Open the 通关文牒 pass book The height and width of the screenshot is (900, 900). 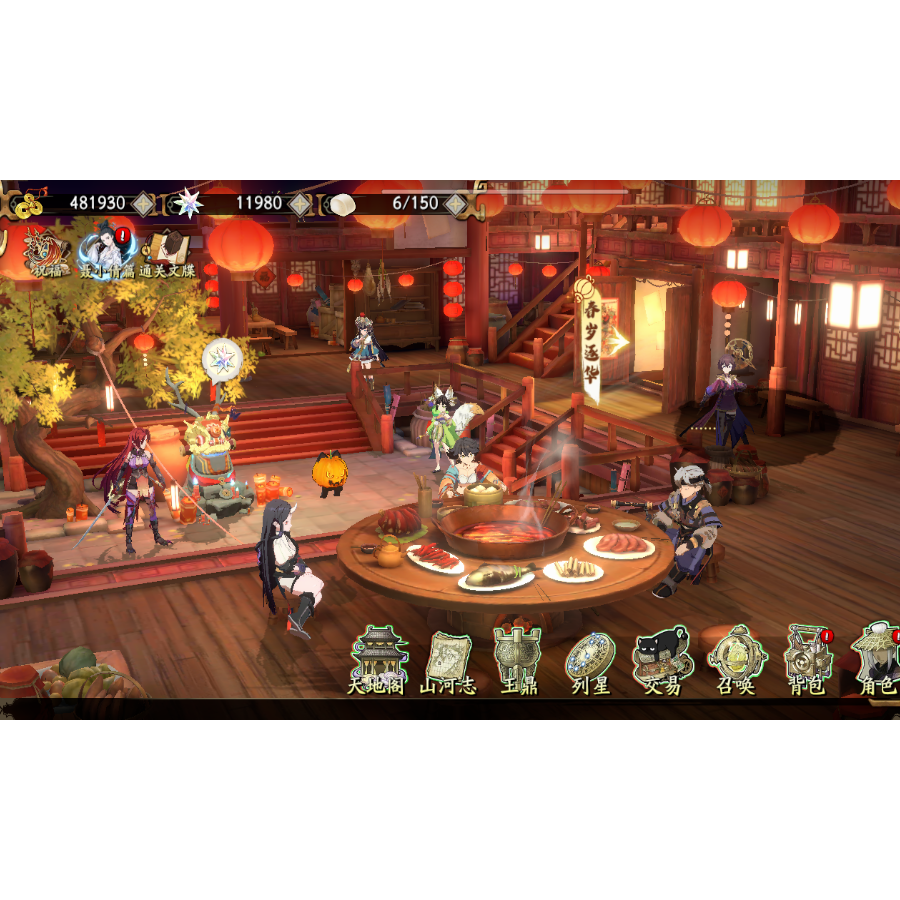coord(168,253)
